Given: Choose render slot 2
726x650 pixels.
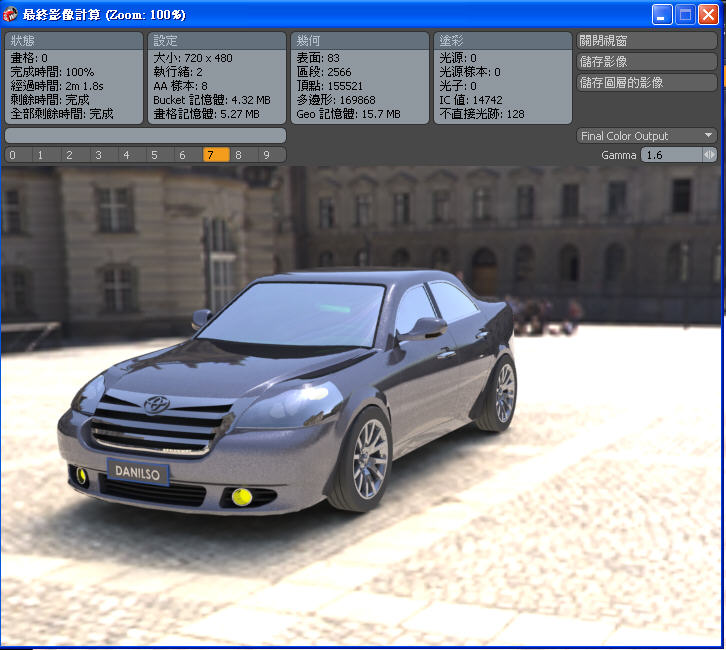Looking at the screenshot, I should point(69,155).
